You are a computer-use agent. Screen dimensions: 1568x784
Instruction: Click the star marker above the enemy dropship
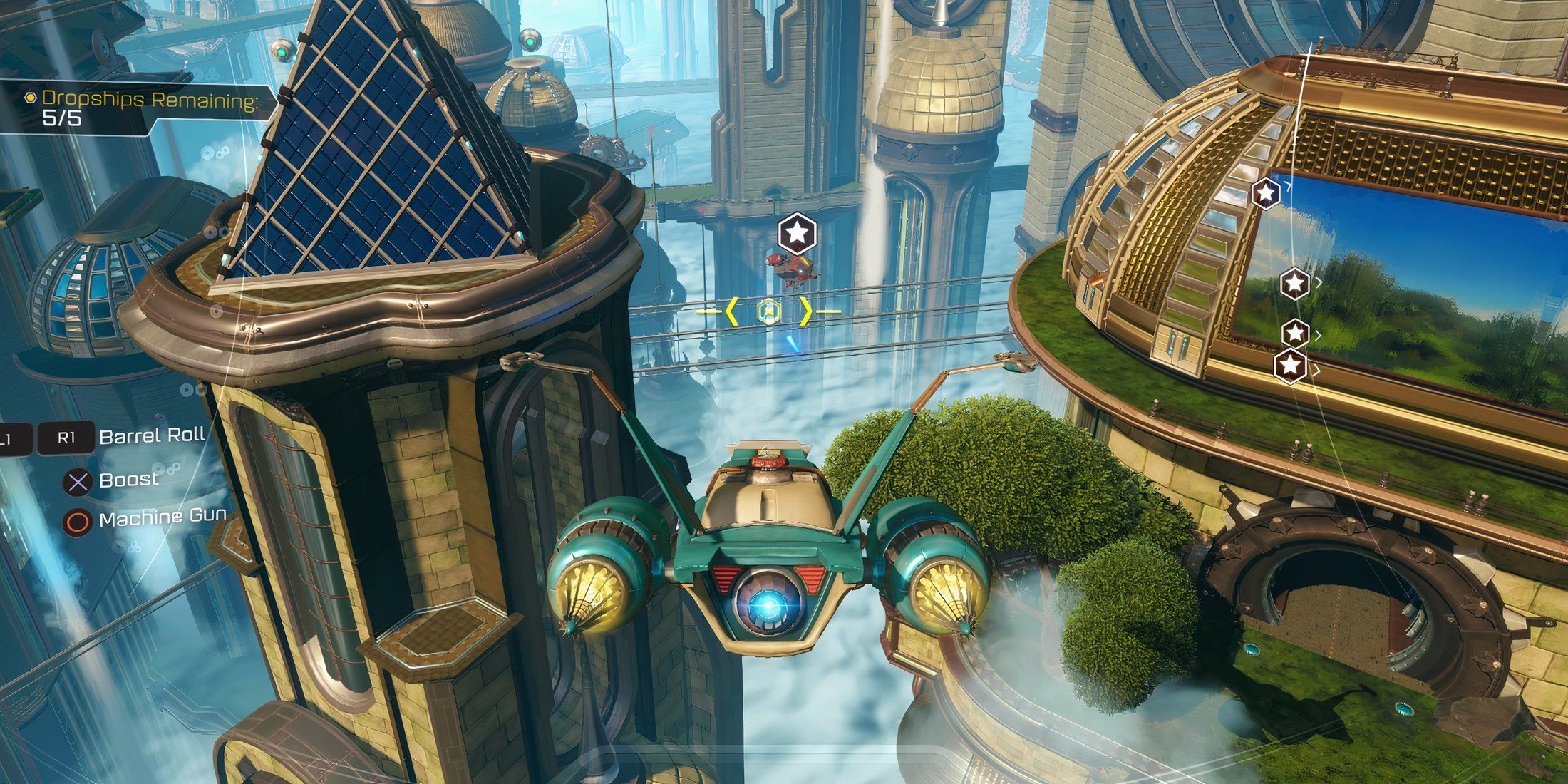click(796, 234)
